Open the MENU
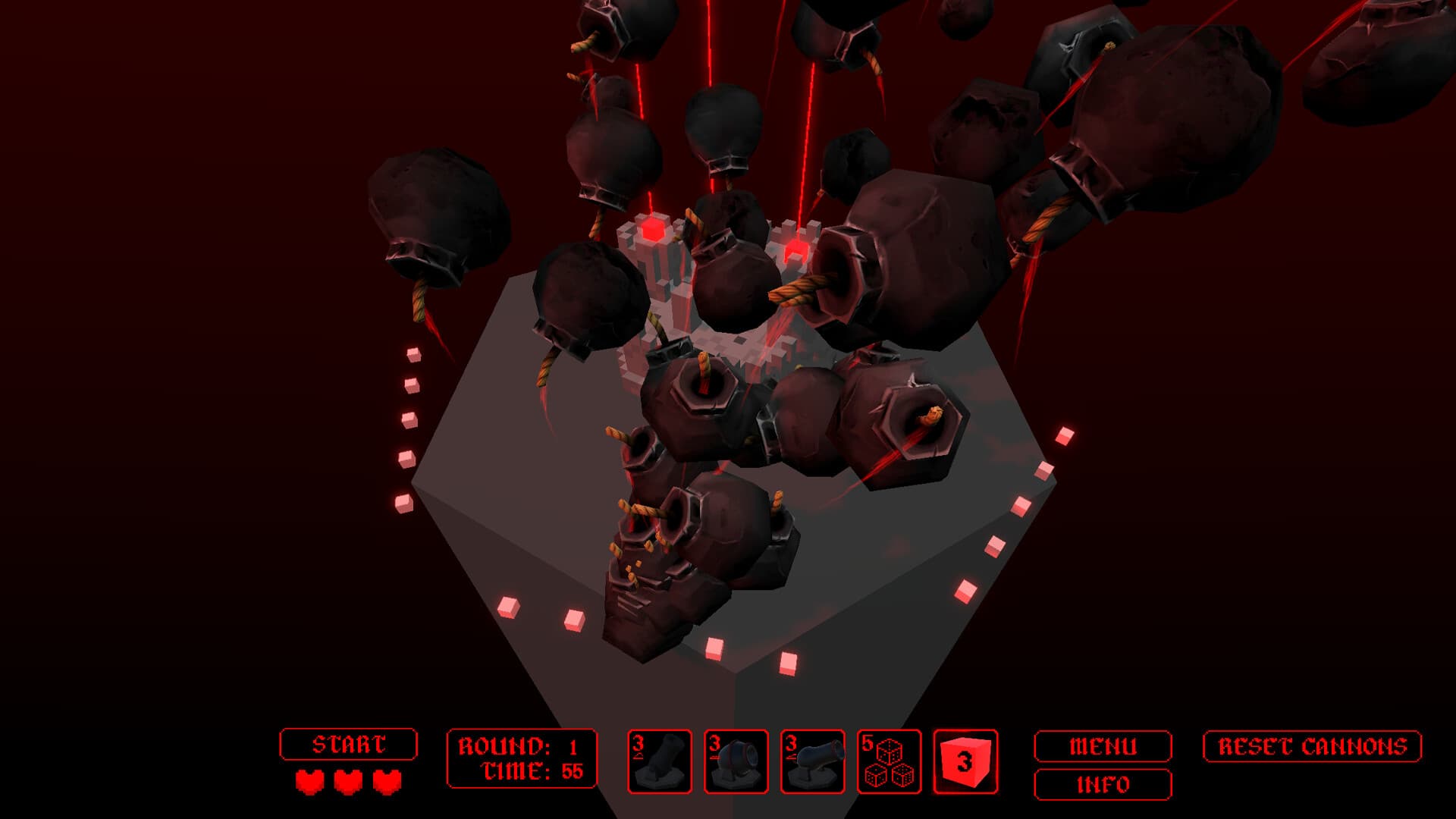 (x=1103, y=745)
